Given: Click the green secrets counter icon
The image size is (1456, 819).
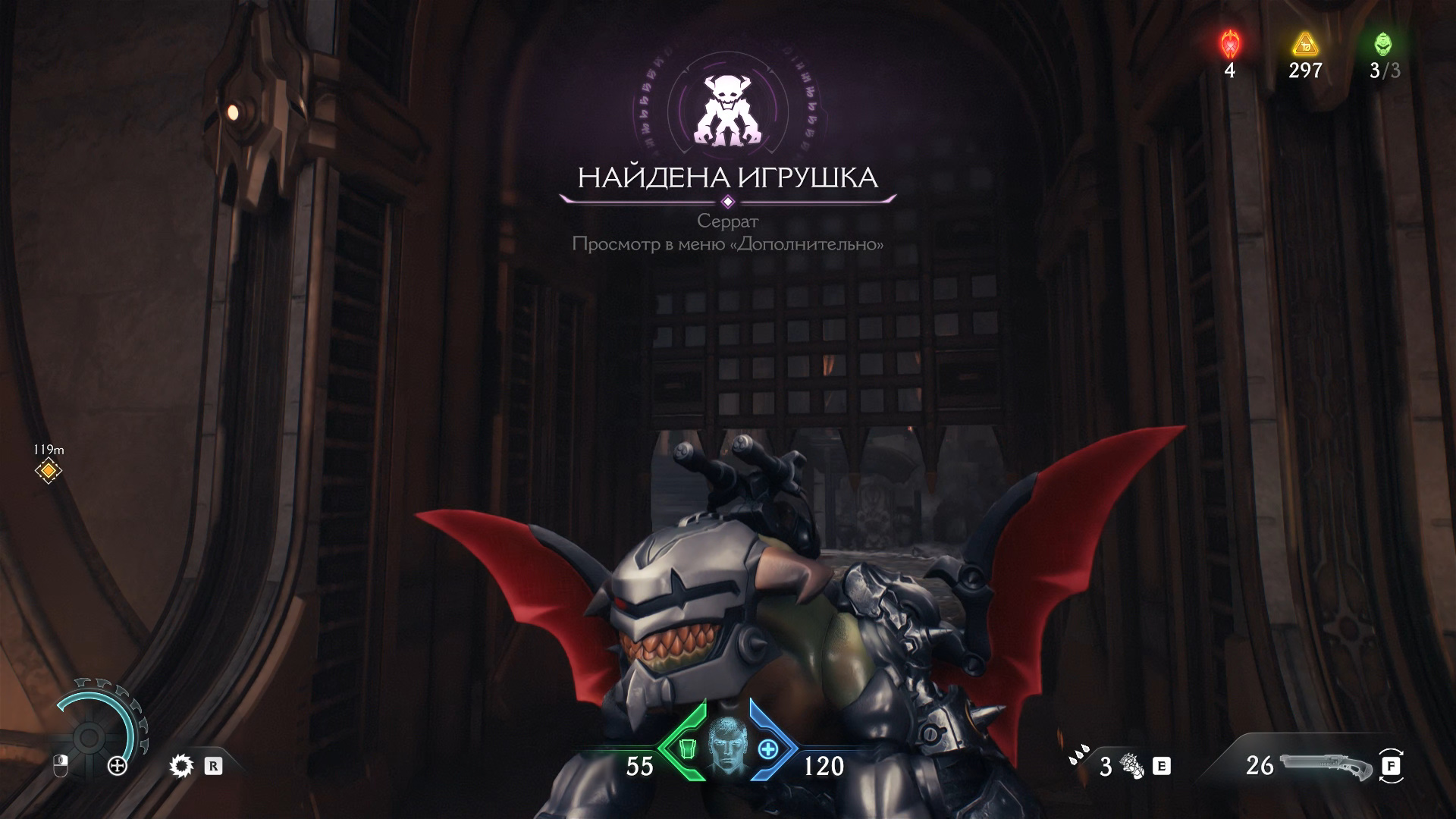Looking at the screenshot, I should click(1383, 44).
